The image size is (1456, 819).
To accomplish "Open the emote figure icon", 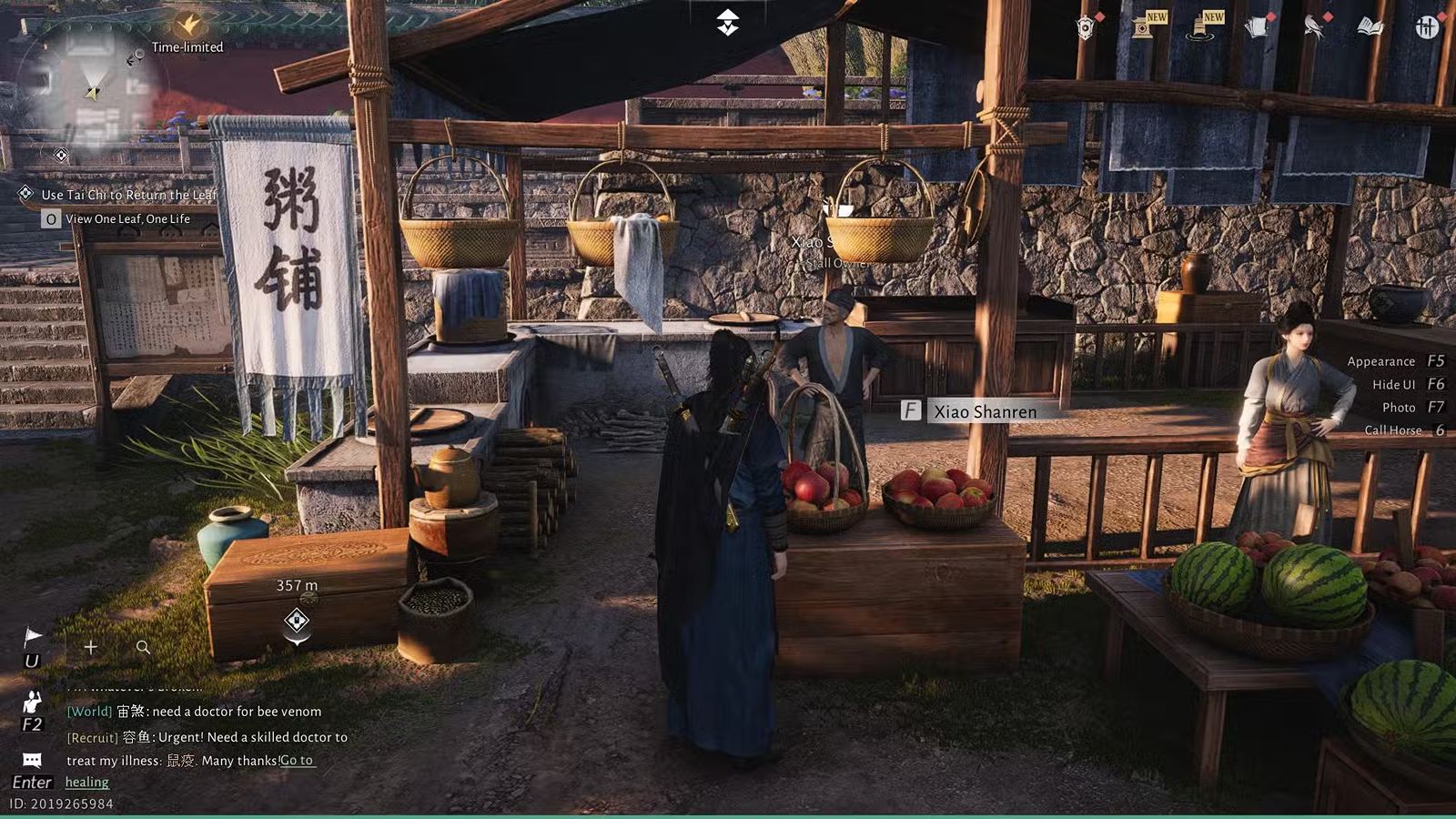I will [33, 702].
